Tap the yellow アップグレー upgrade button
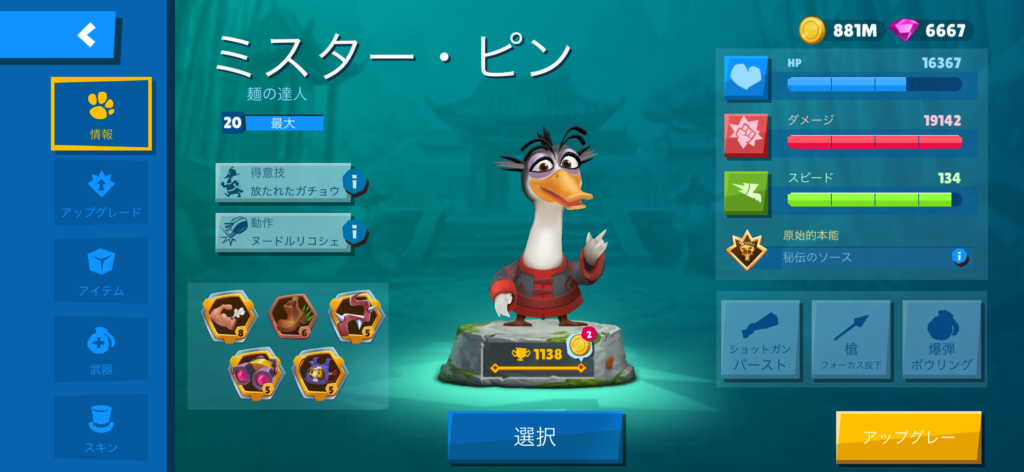The width and height of the screenshot is (1024, 472). click(908, 437)
